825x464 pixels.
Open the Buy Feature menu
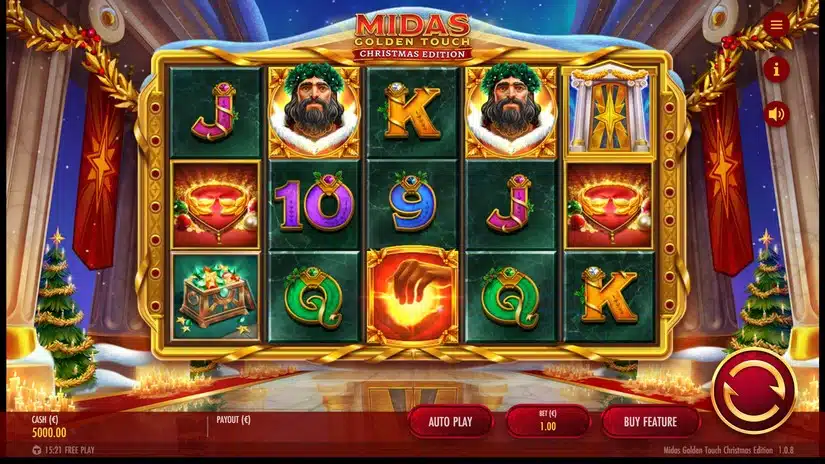649,421
